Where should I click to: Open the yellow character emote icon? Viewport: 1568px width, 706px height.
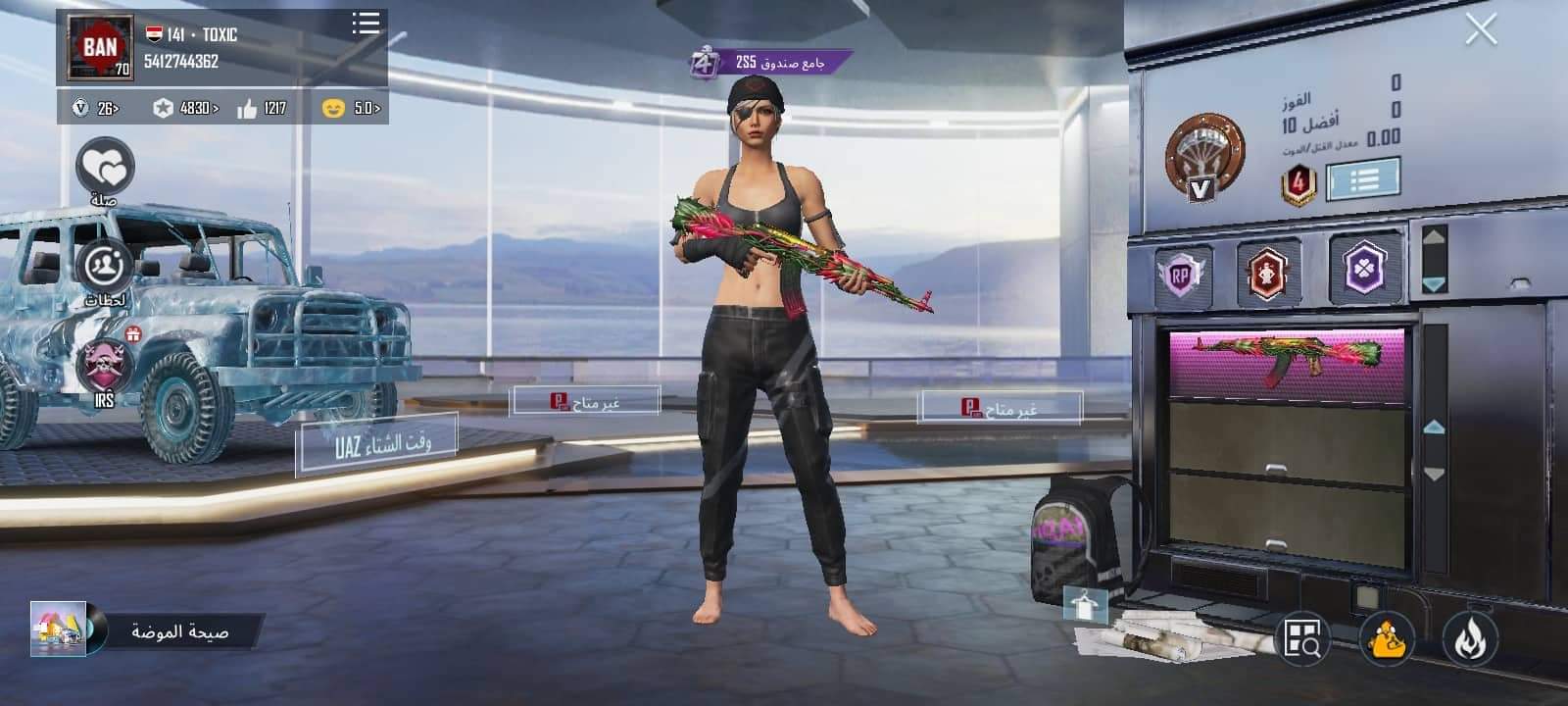point(1386,638)
